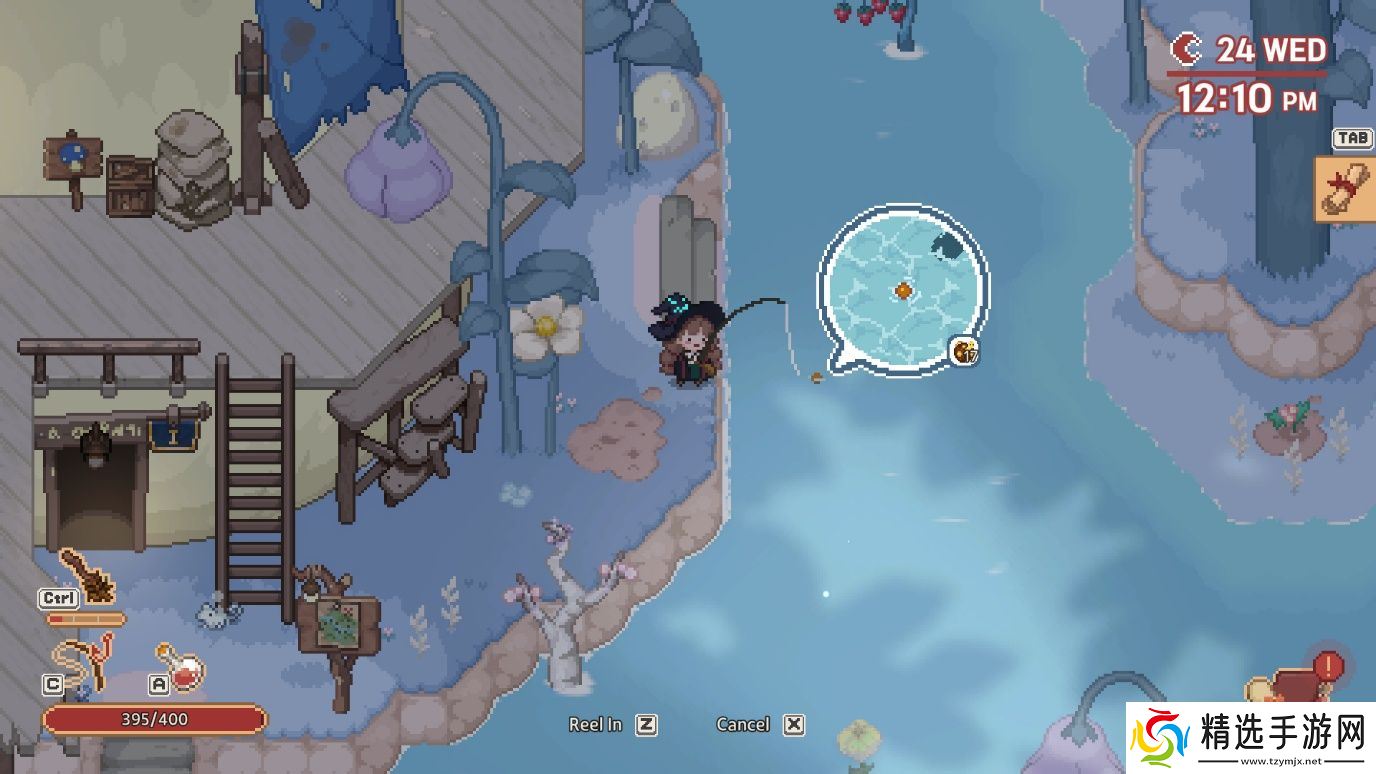Viewport: 1376px width, 774px height.
Task: Use the red potion flask
Action: [x=182, y=666]
